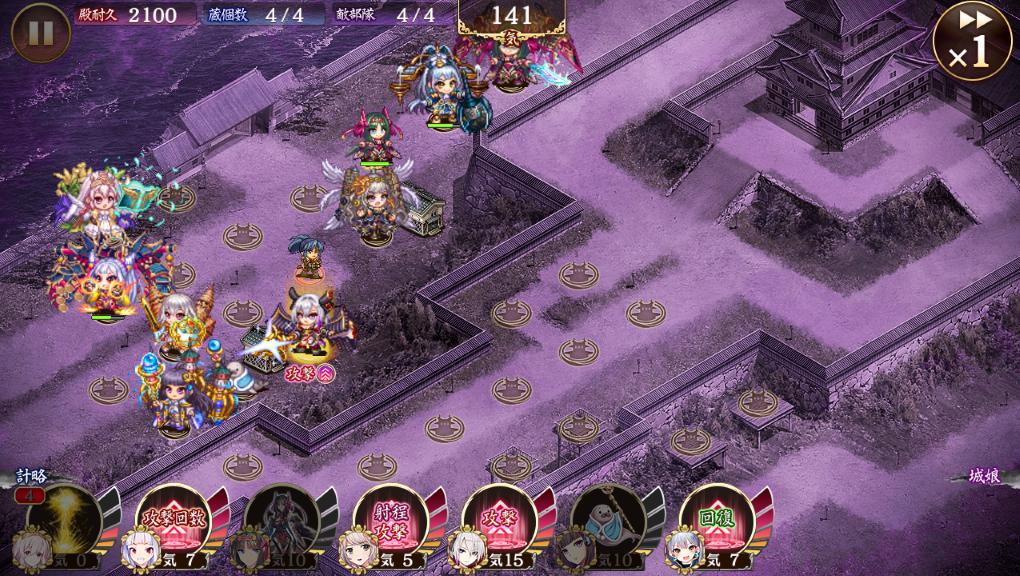Open the 計略 stratagem tab
Viewport: 1020px width, 576px height.
coord(30,477)
